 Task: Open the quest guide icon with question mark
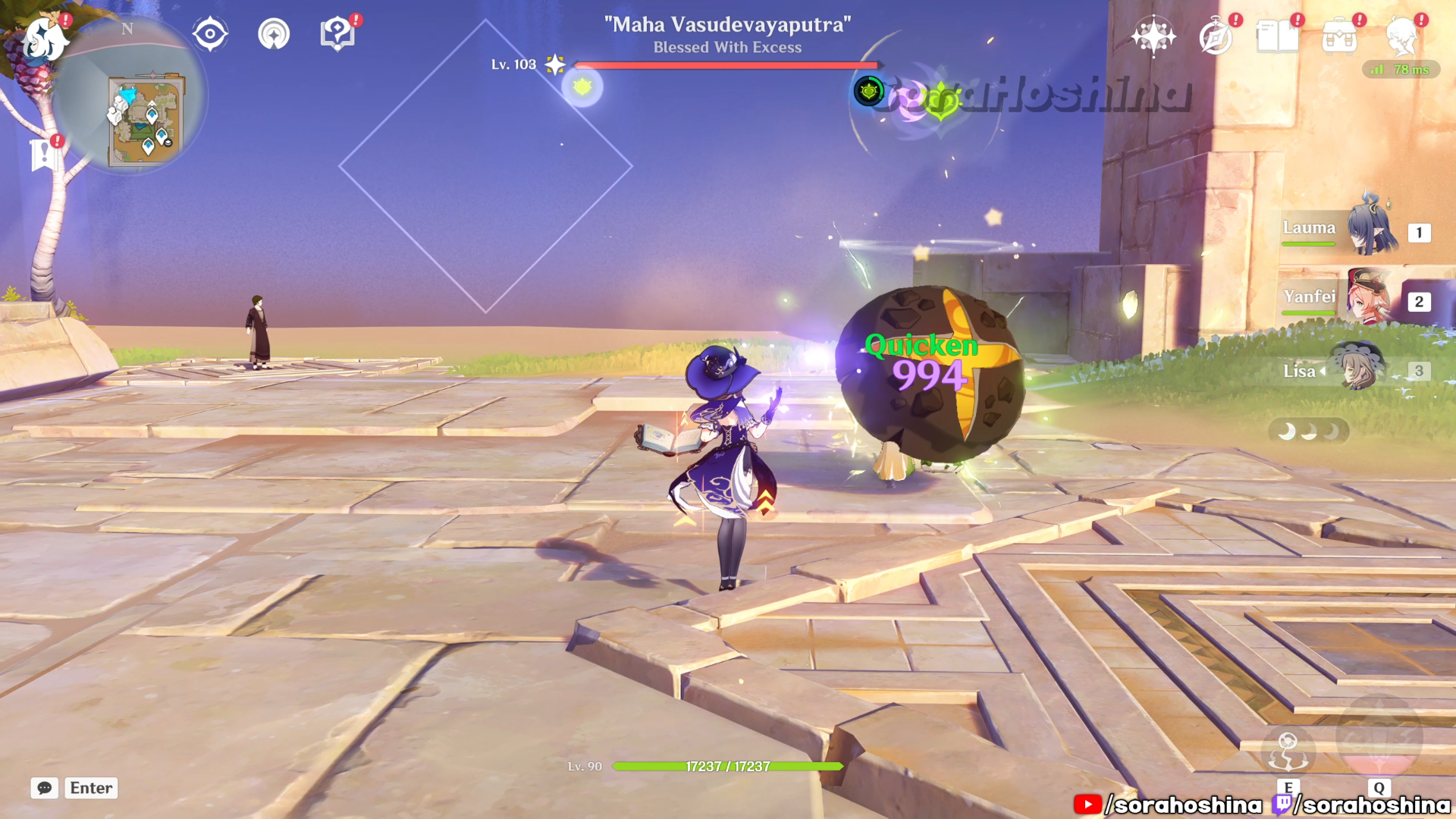pyautogui.click(x=337, y=34)
